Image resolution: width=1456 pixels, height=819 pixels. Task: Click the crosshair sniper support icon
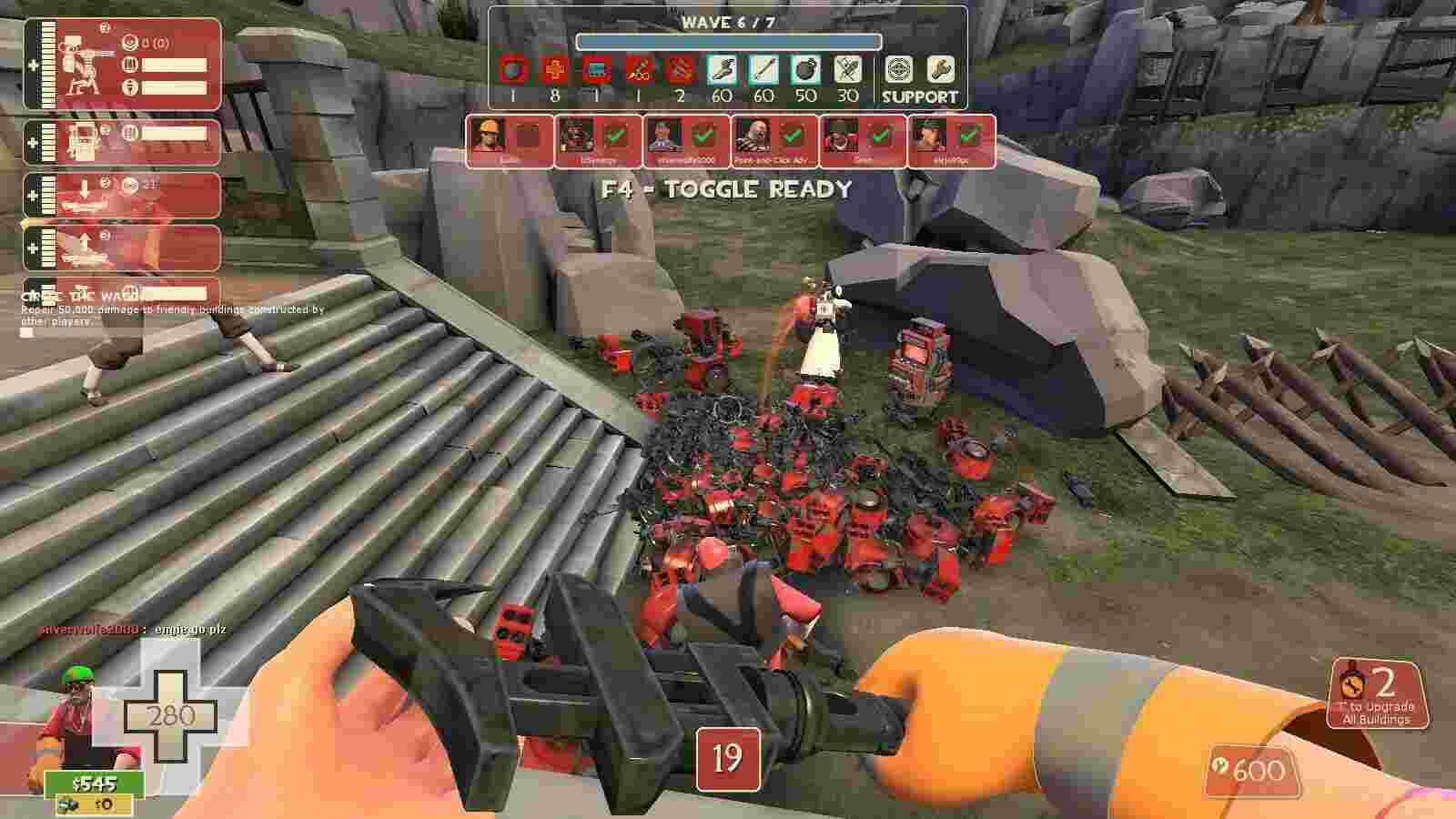coord(899,70)
